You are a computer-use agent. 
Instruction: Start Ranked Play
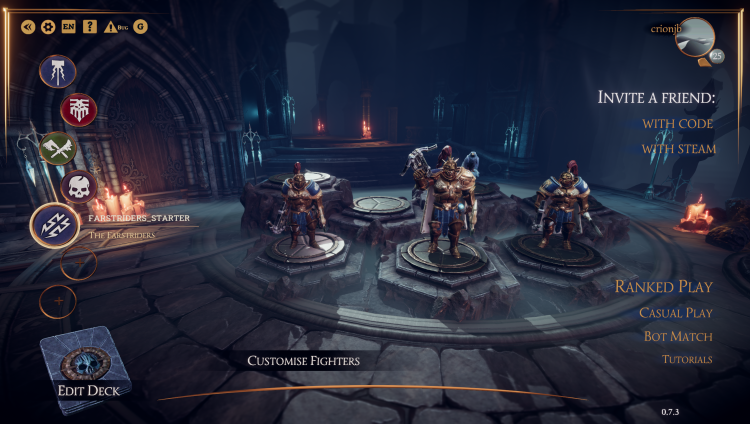pyautogui.click(x=663, y=287)
